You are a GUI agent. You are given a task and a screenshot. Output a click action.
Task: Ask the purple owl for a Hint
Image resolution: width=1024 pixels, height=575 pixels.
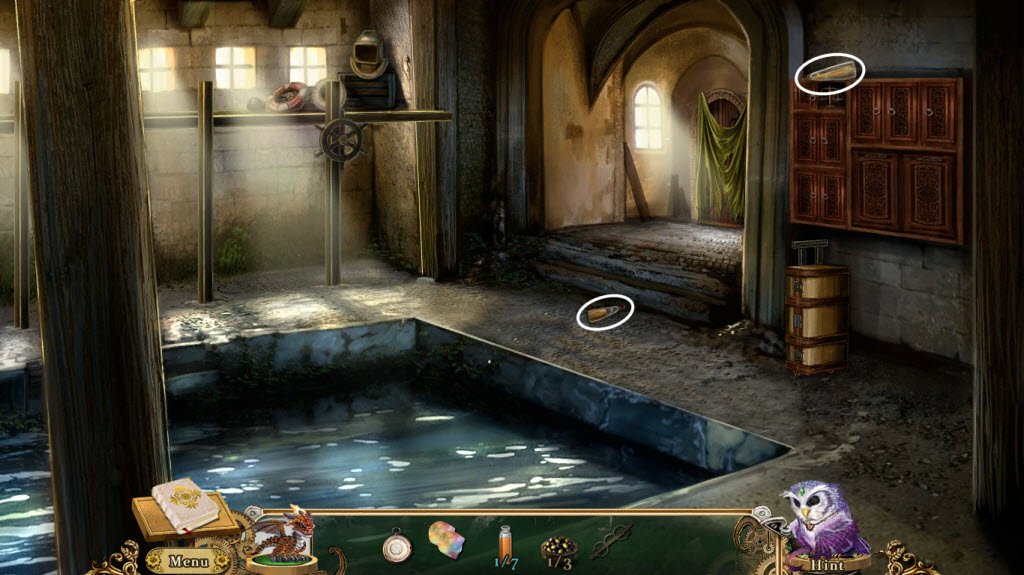coord(827,564)
